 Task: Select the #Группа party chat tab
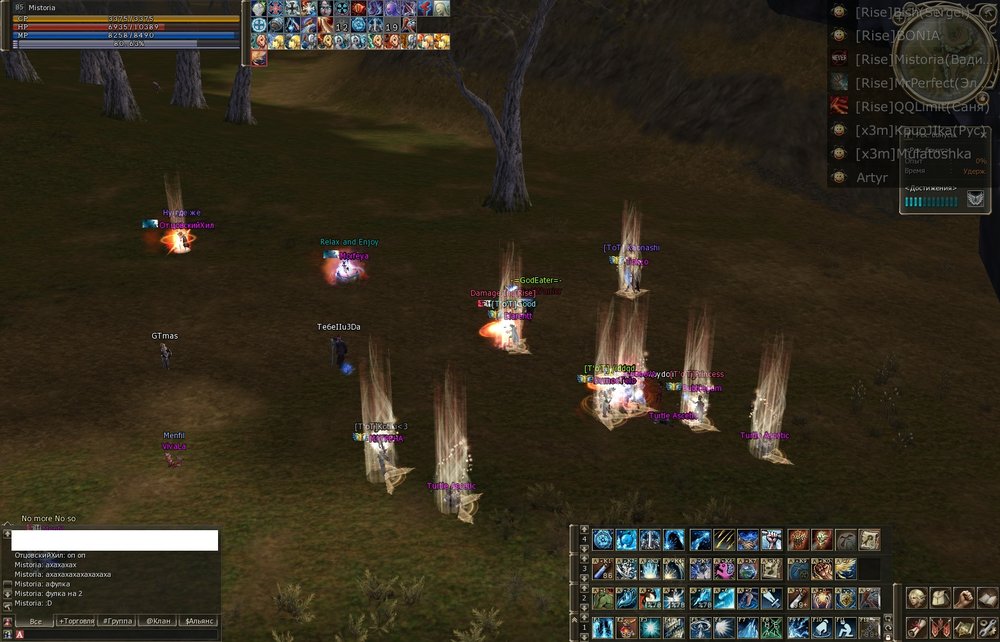pyautogui.click(x=117, y=621)
